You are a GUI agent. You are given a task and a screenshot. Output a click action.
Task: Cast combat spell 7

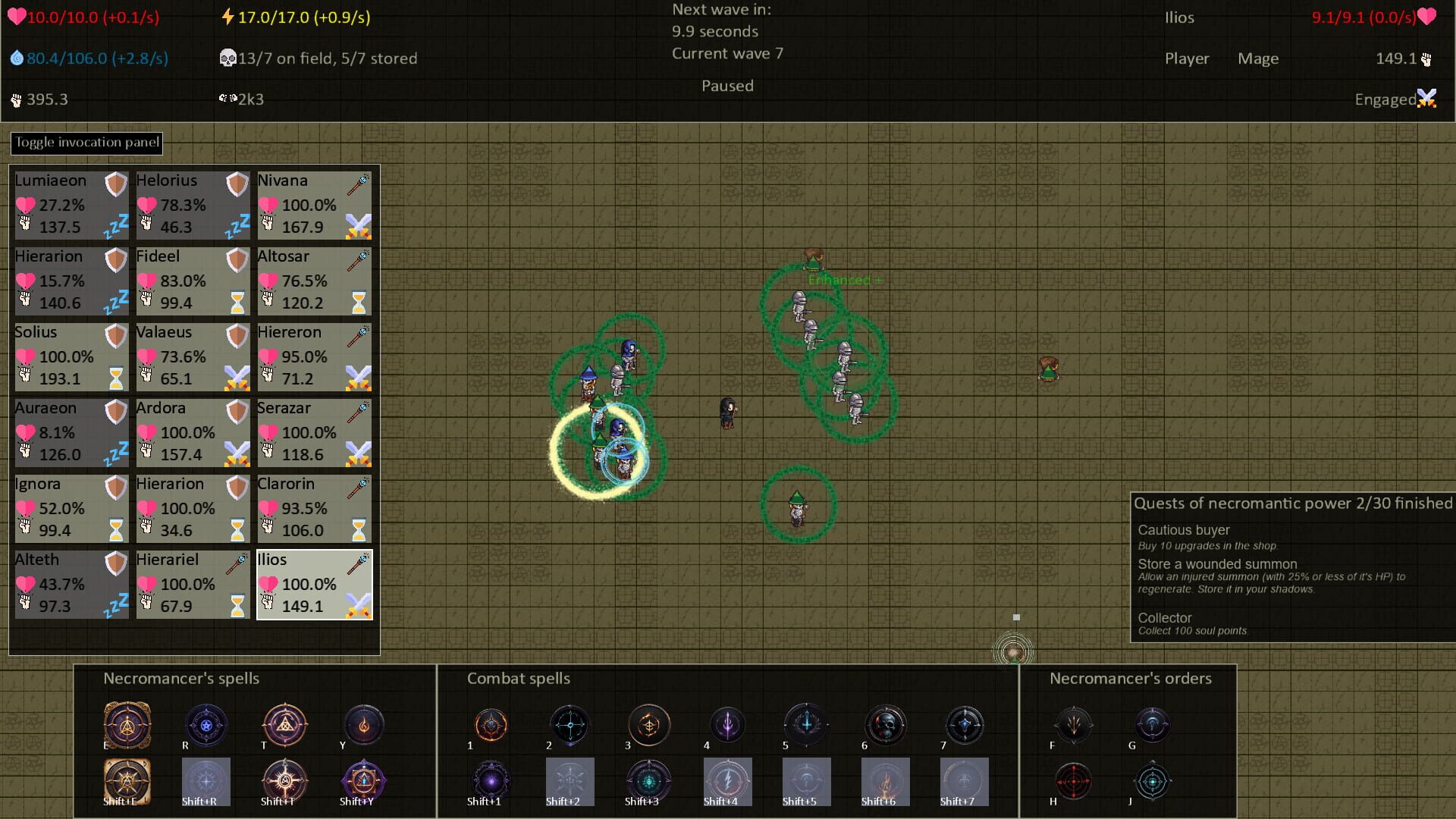point(965,725)
